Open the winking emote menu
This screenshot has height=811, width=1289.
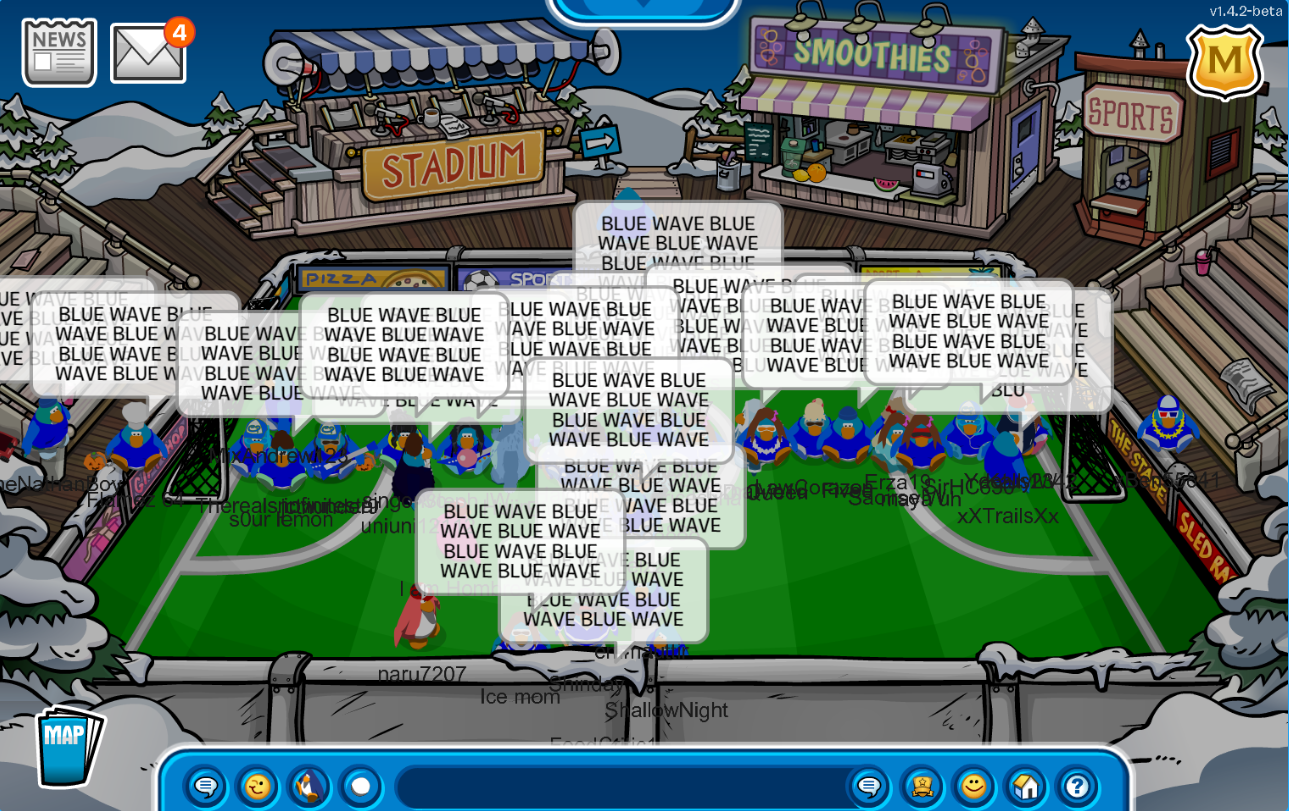point(257,787)
